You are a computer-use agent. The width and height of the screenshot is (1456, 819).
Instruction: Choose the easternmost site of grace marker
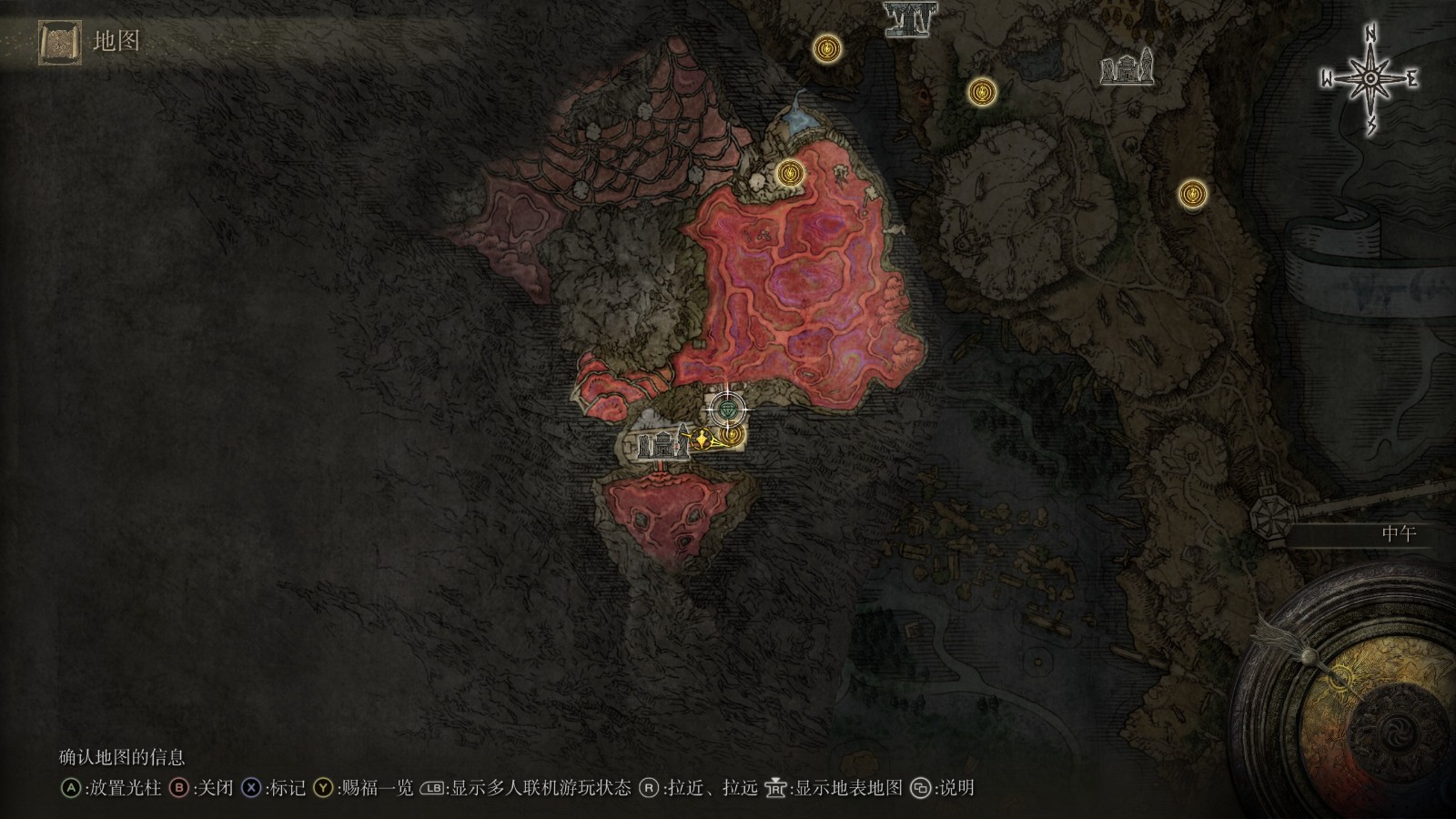1192,193
